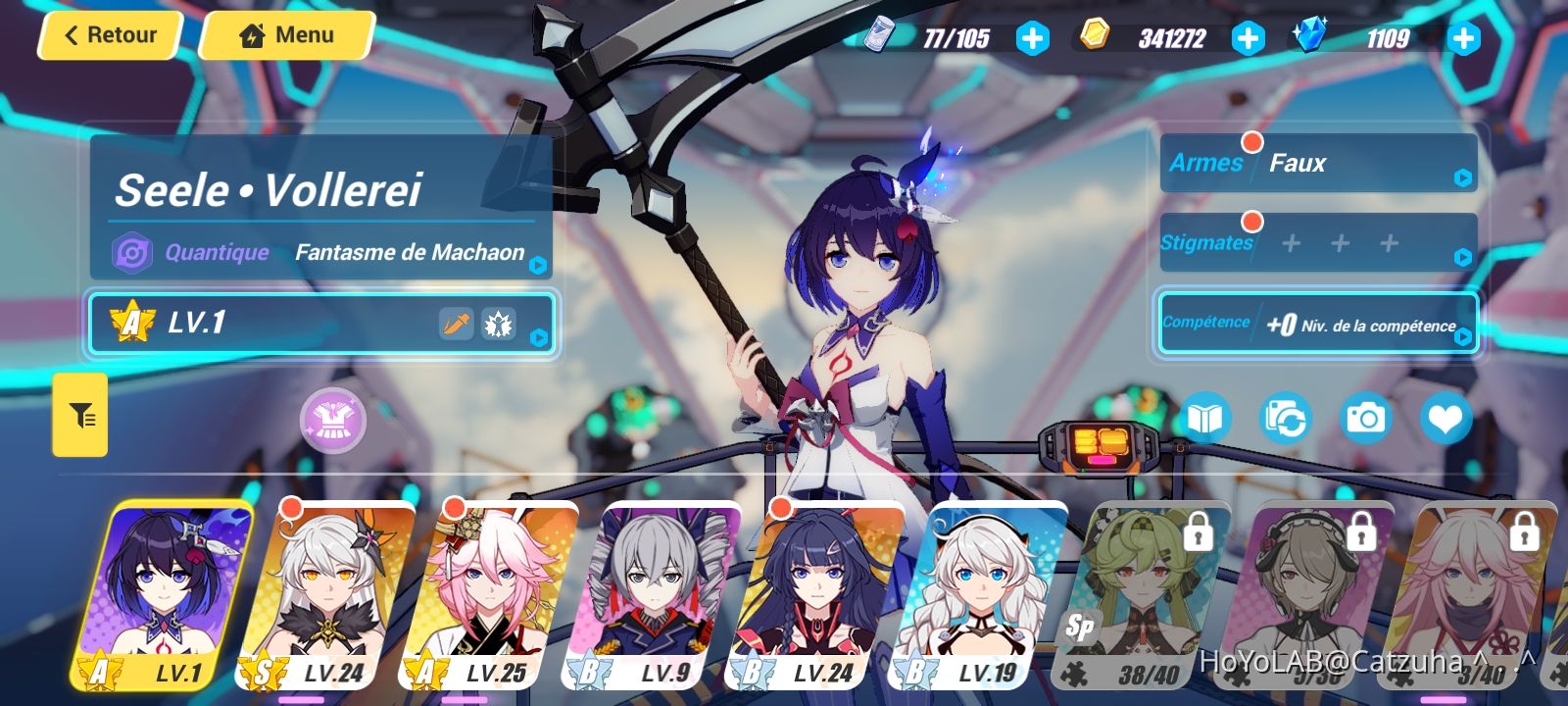Click the Retour back button
Viewport: 1568px width, 706px height.
coord(109,34)
